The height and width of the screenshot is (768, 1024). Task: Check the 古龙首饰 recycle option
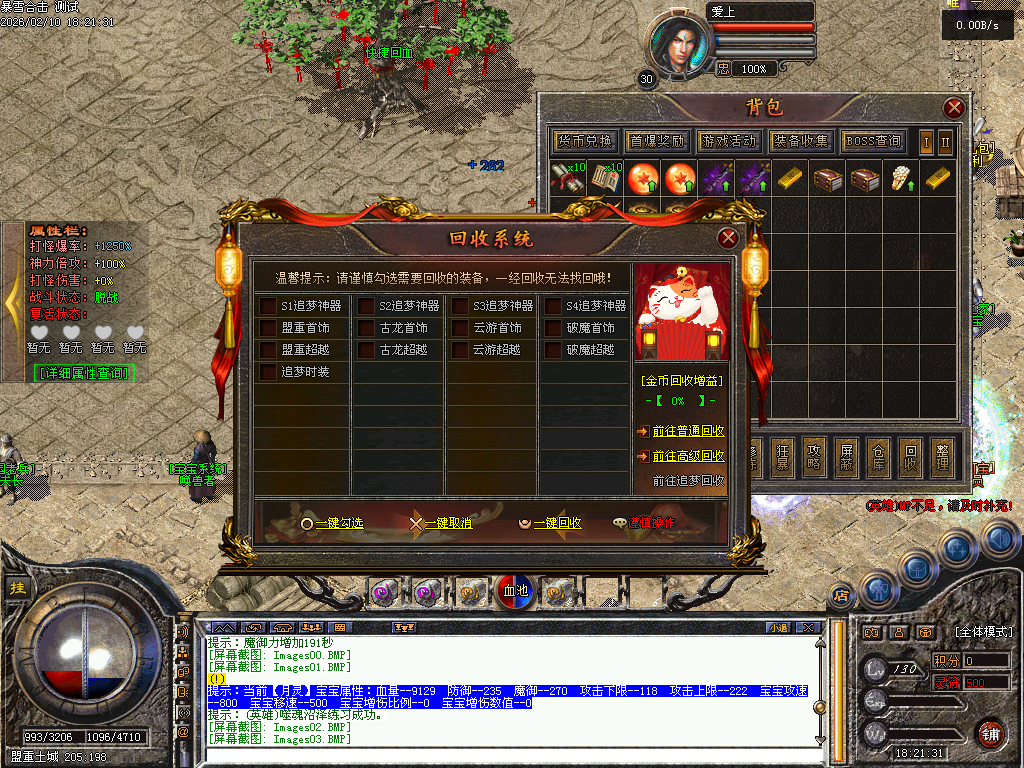pyautogui.click(x=366, y=328)
